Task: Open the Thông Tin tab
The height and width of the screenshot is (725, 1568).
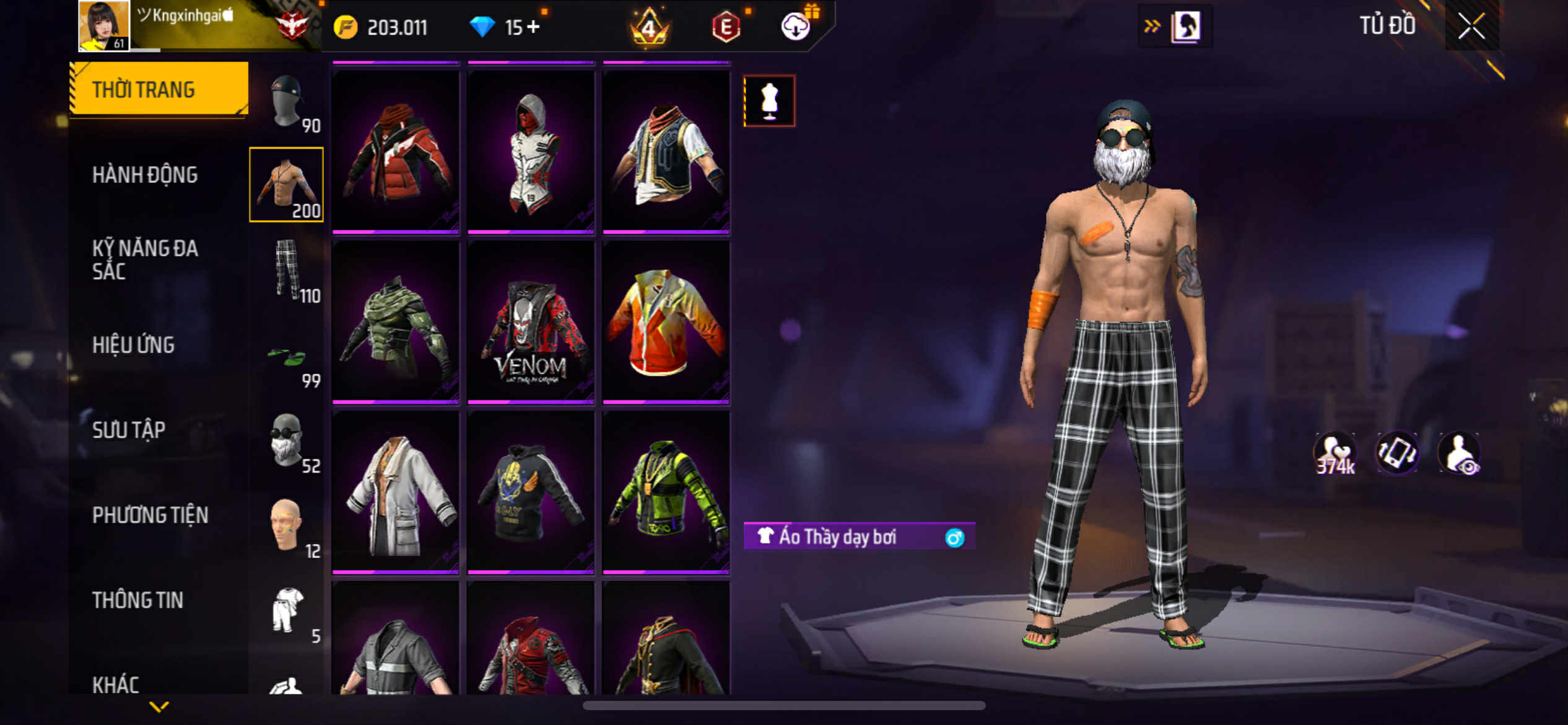Action: [x=137, y=600]
